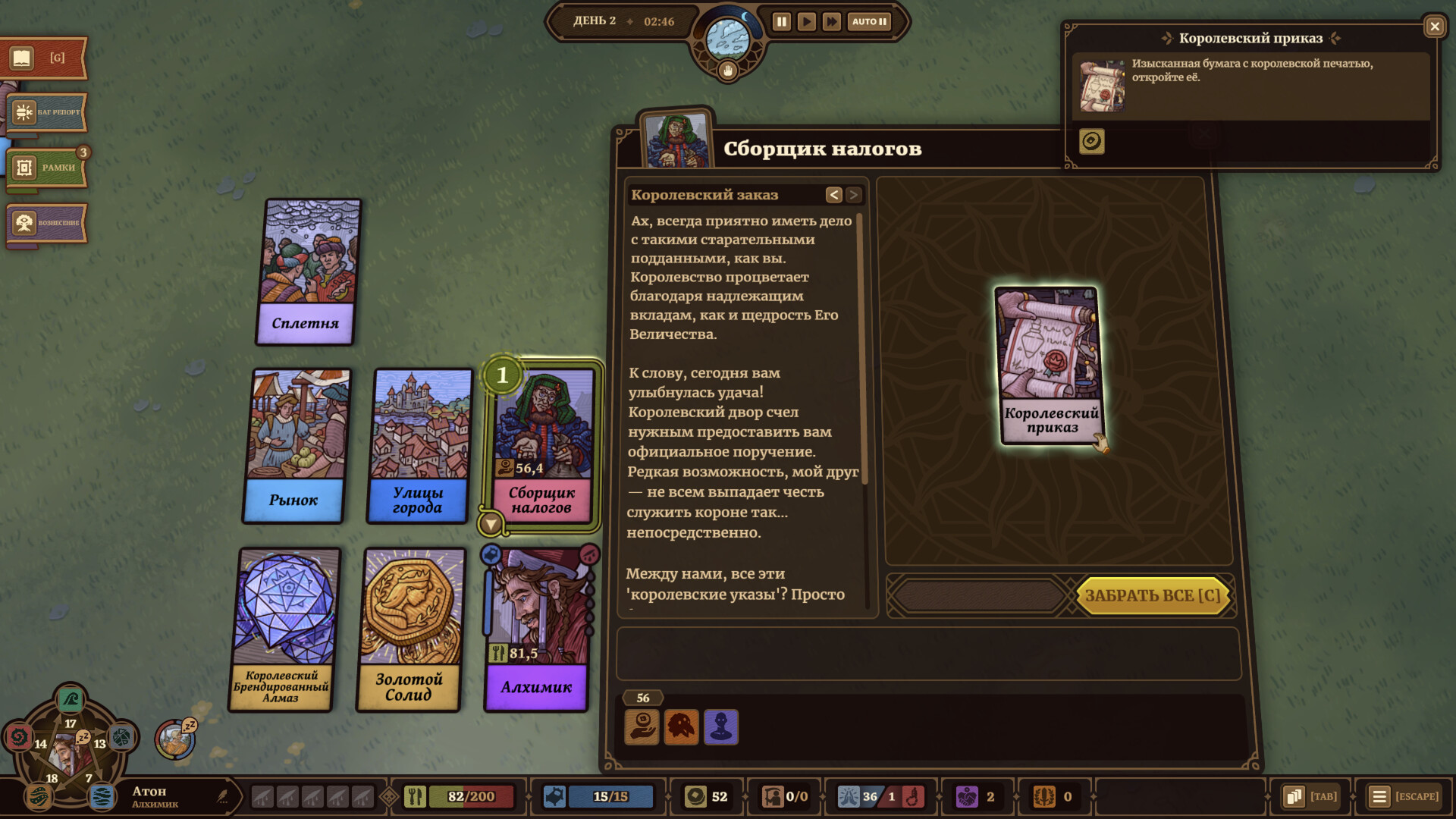Viewport: 1456px width, 819px height.
Task: Select the red mask category filter
Action: (681, 727)
